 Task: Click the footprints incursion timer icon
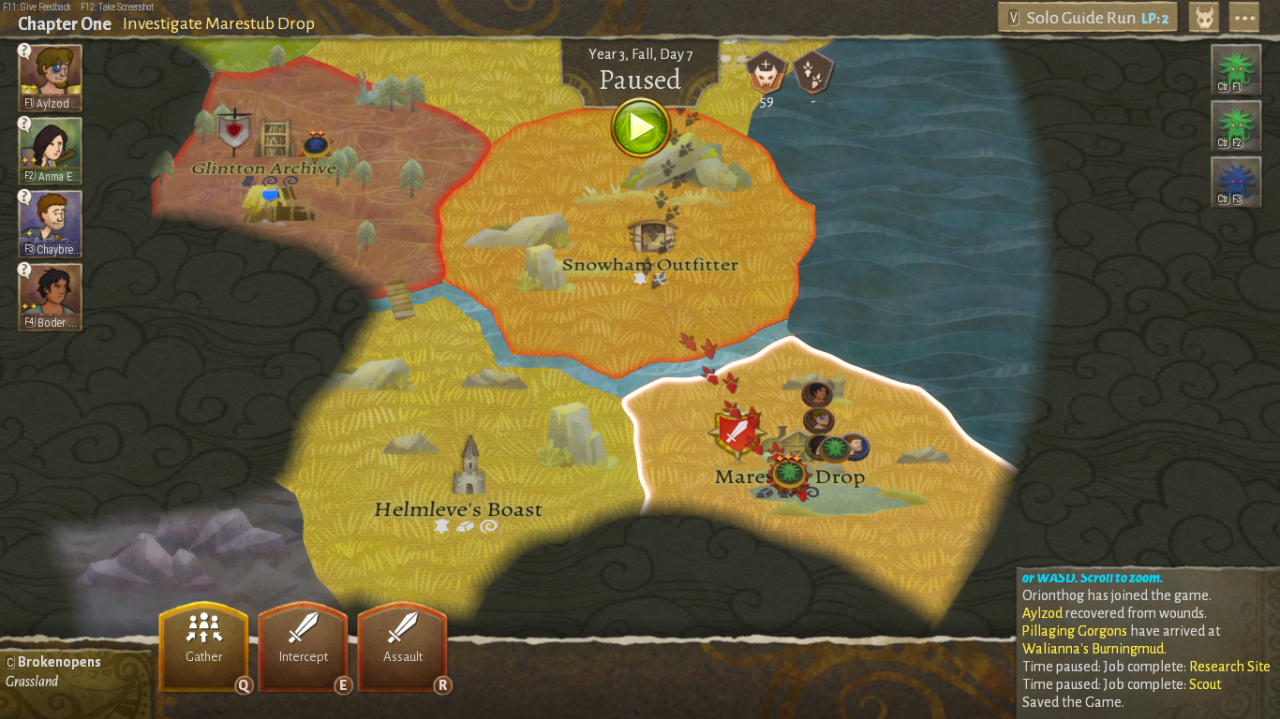point(812,71)
